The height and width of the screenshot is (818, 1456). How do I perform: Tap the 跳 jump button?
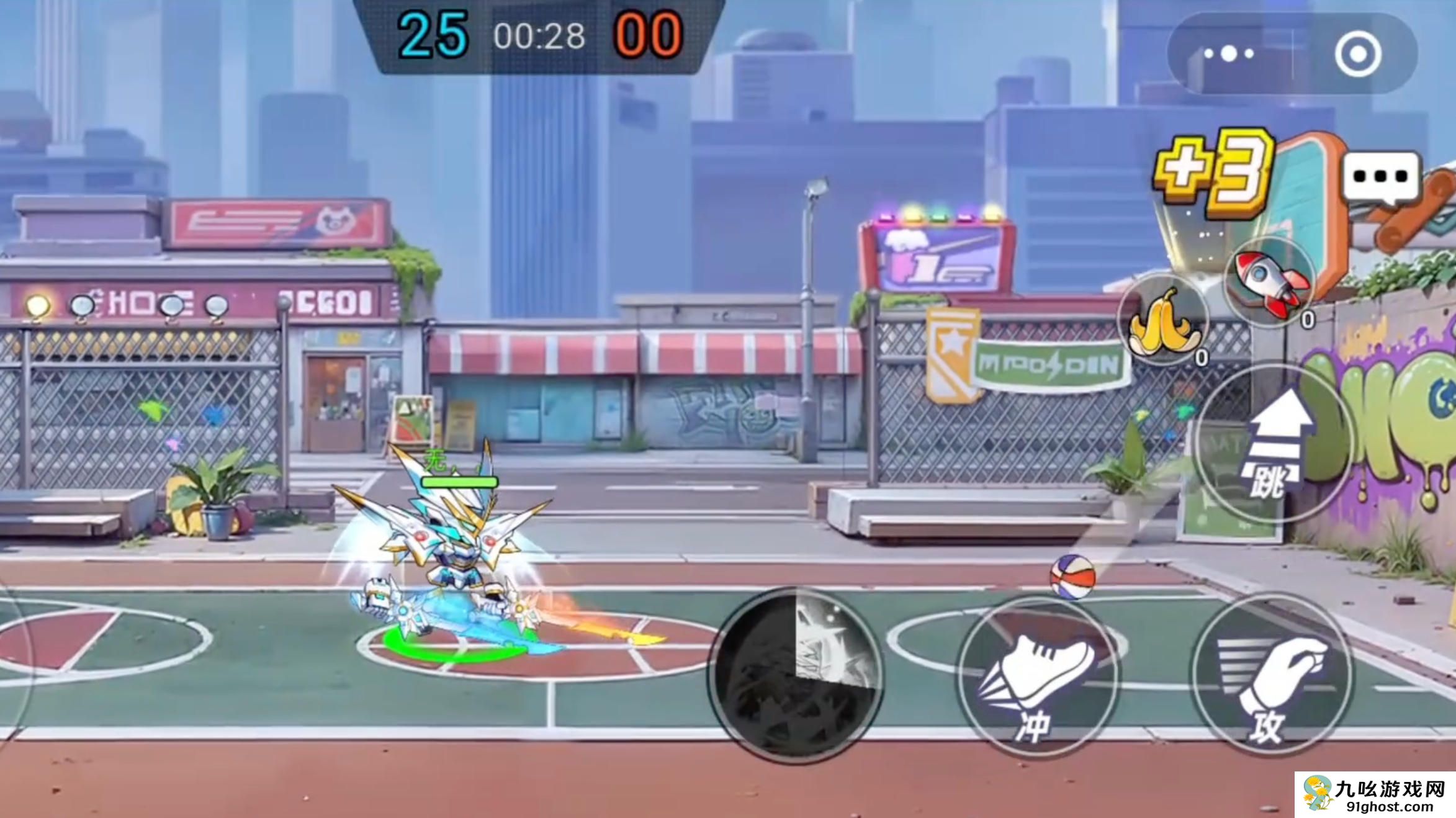point(1274,444)
